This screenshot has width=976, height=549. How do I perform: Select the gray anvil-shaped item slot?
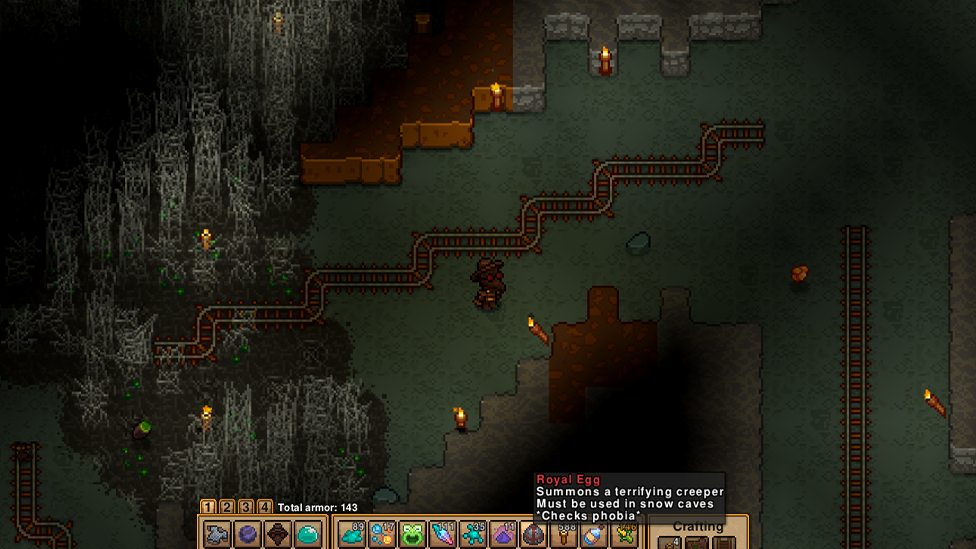(217, 535)
